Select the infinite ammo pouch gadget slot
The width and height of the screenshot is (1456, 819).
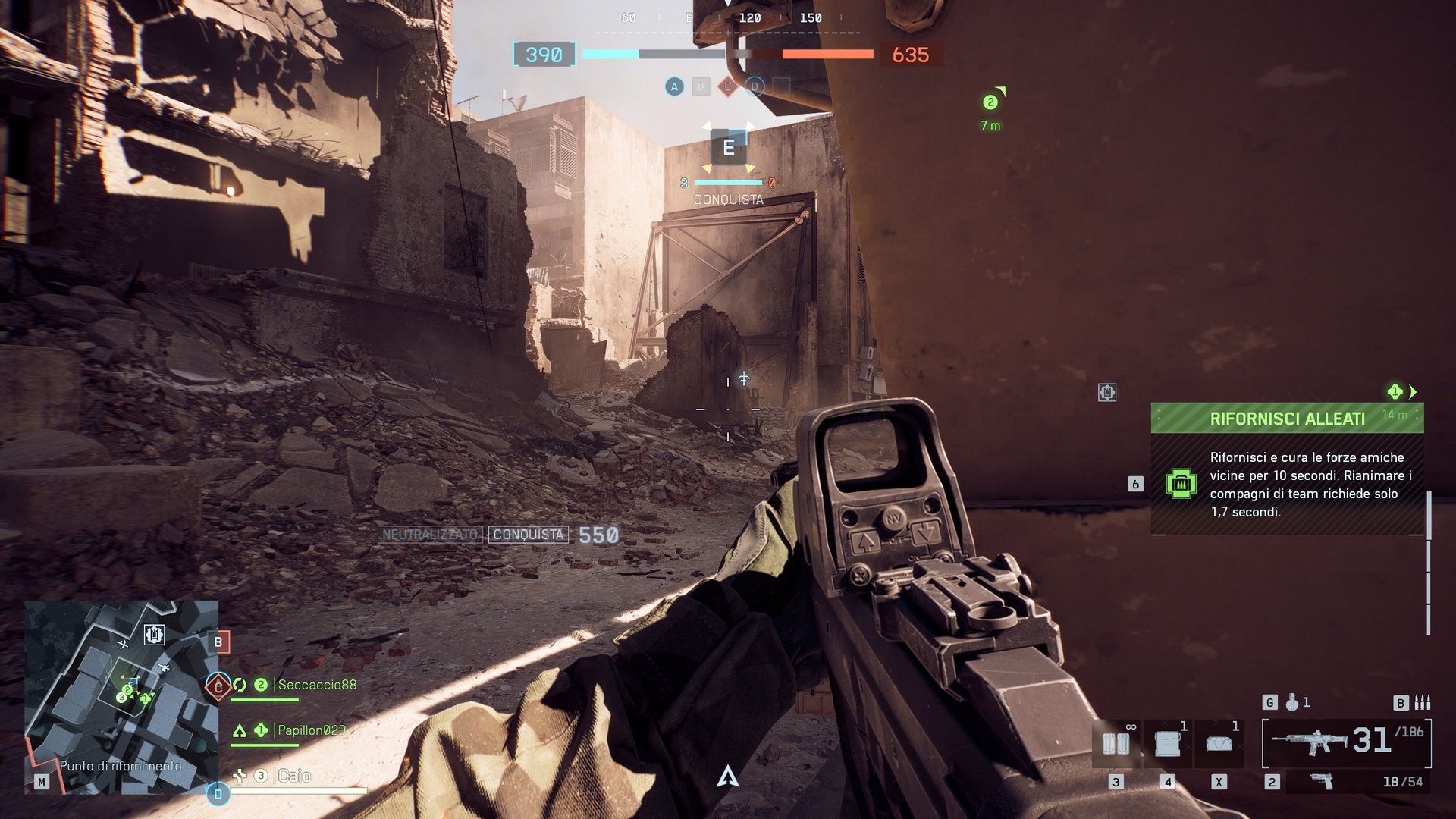click(x=1116, y=744)
